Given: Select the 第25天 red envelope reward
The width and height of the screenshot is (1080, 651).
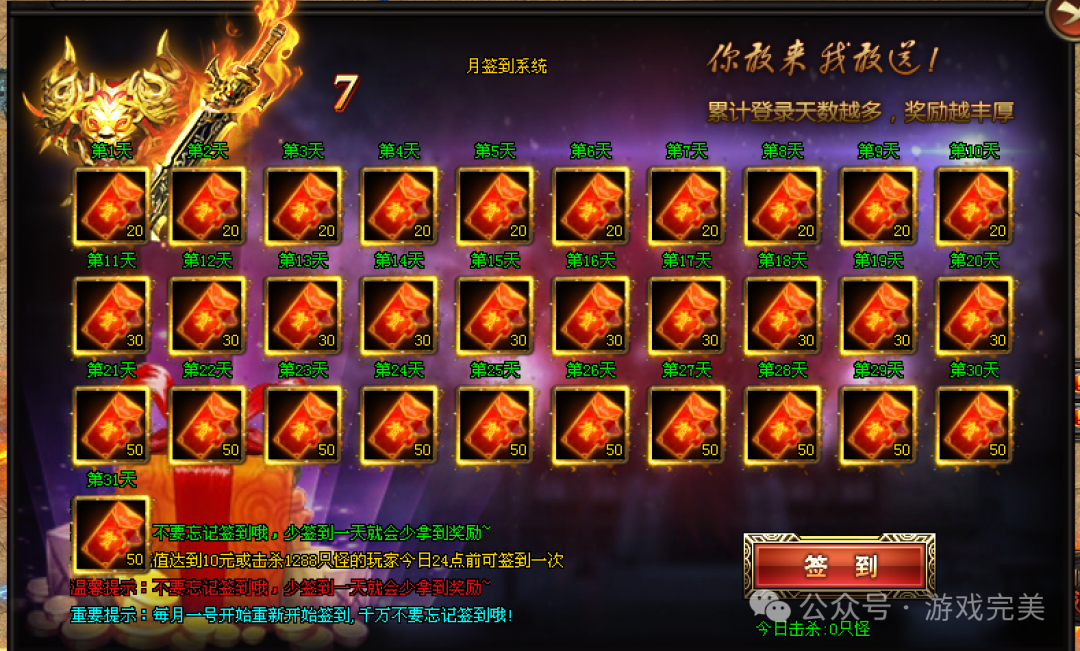Looking at the screenshot, I should pyautogui.click(x=495, y=425).
